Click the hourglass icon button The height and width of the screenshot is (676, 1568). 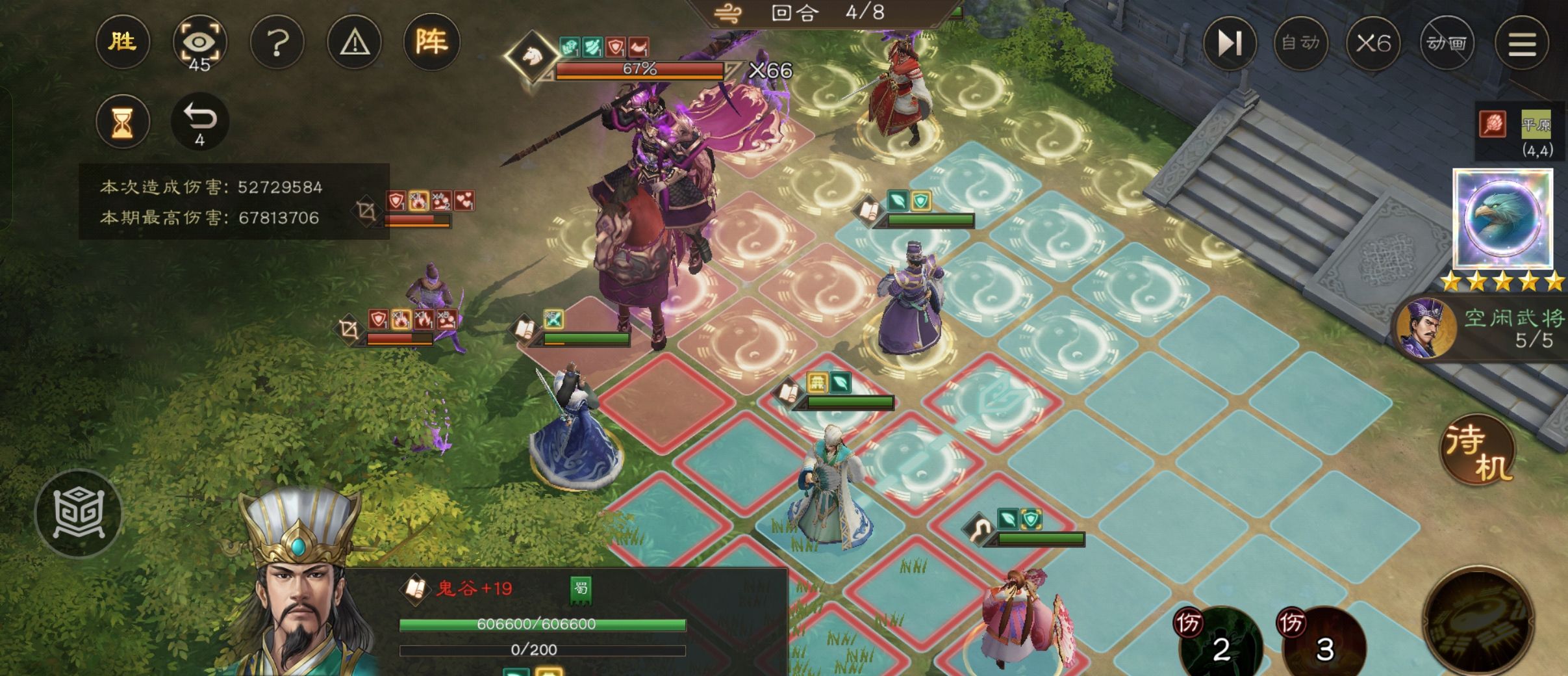pyautogui.click(x=122, y=122)
